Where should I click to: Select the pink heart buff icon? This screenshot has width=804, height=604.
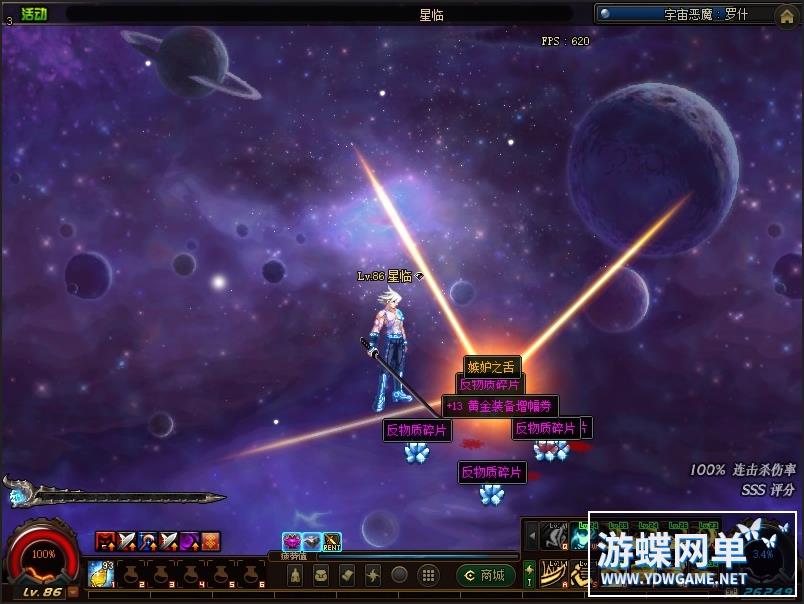coord(291,542)
